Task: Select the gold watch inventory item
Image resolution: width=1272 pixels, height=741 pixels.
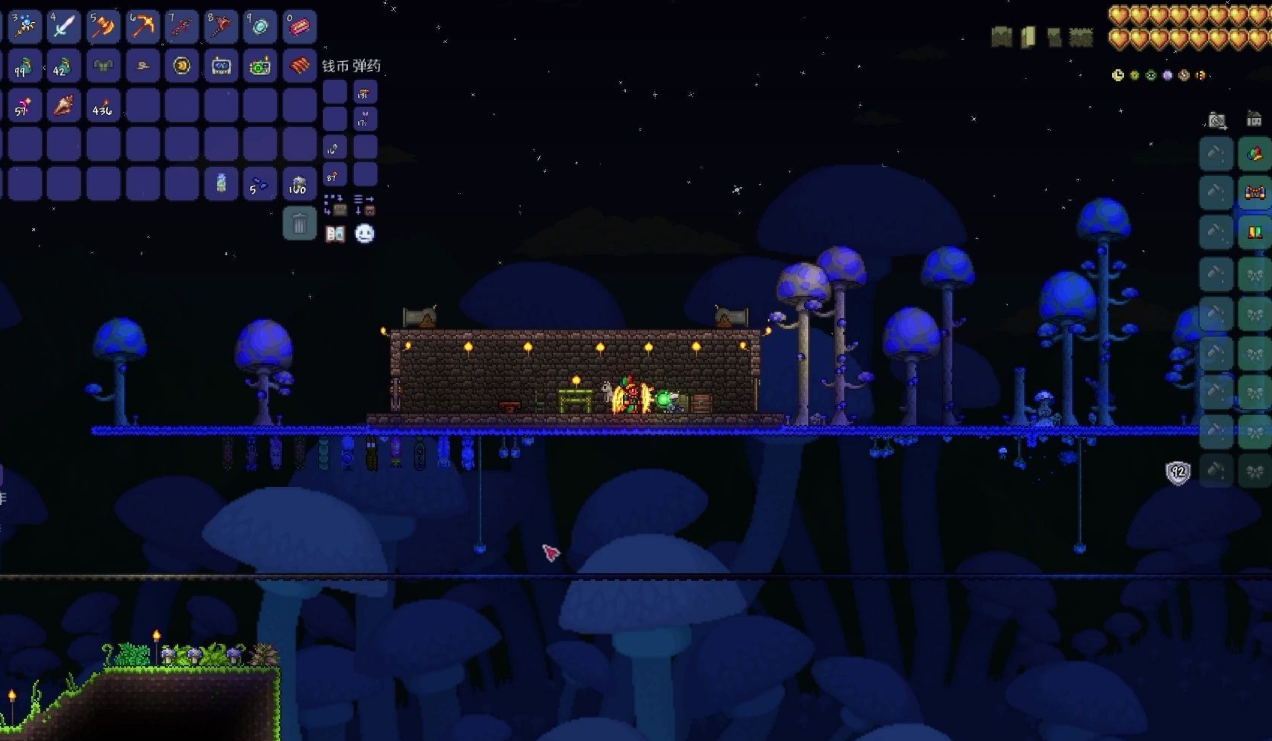Action: tap(182, 66)
